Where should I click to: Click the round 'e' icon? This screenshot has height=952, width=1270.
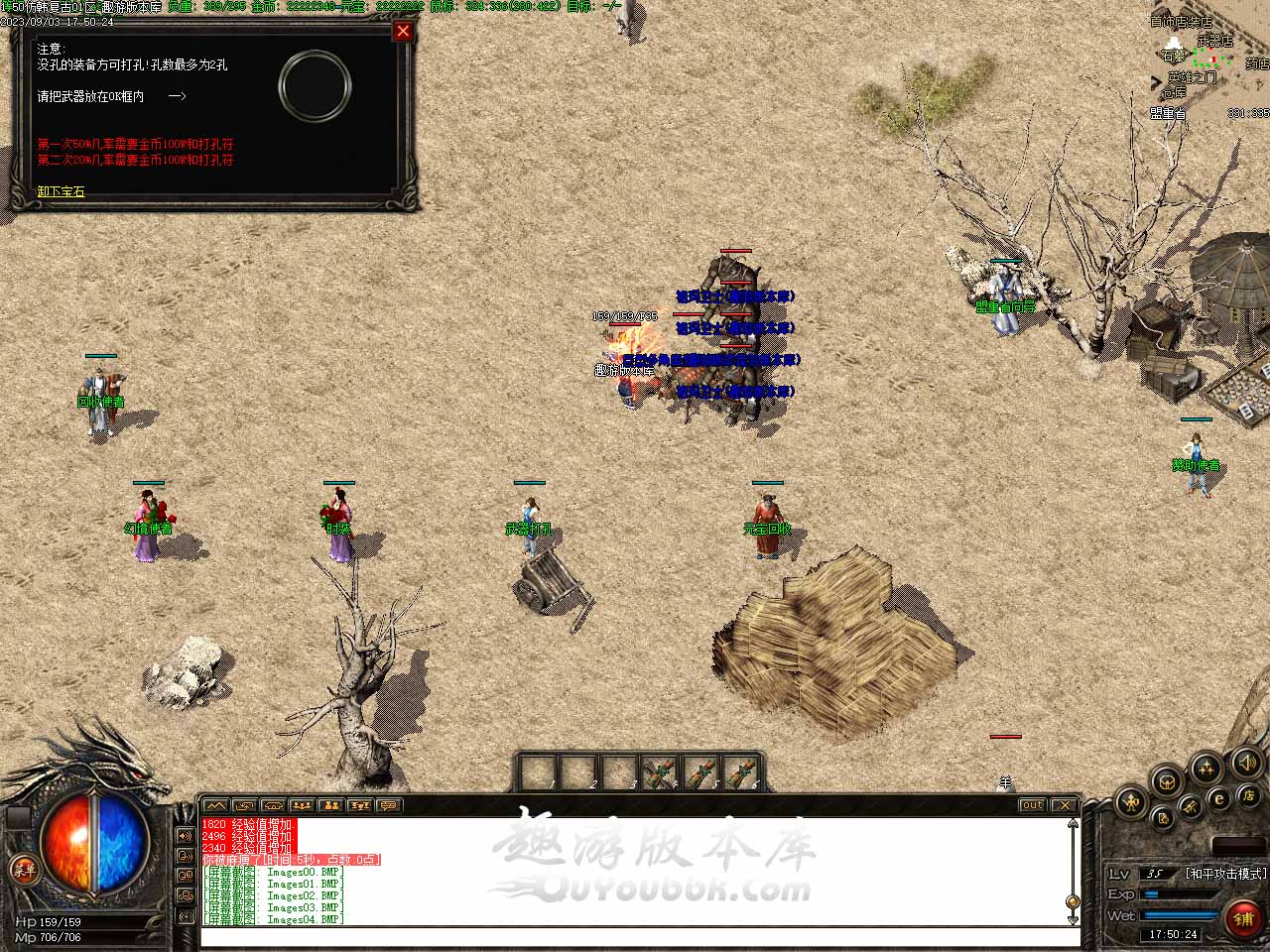pyautogui.click(x=1219, y=797)
